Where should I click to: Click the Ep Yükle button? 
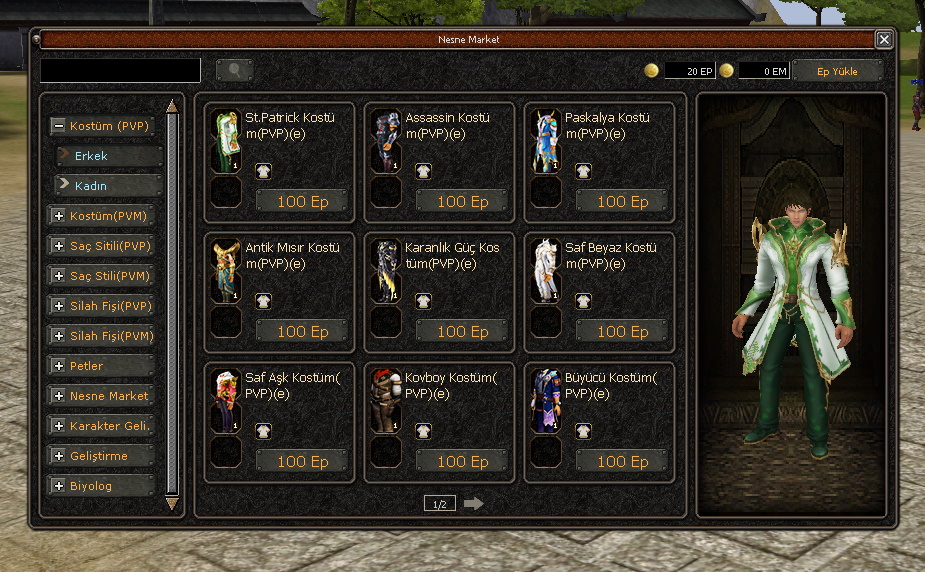pos(837,71)
